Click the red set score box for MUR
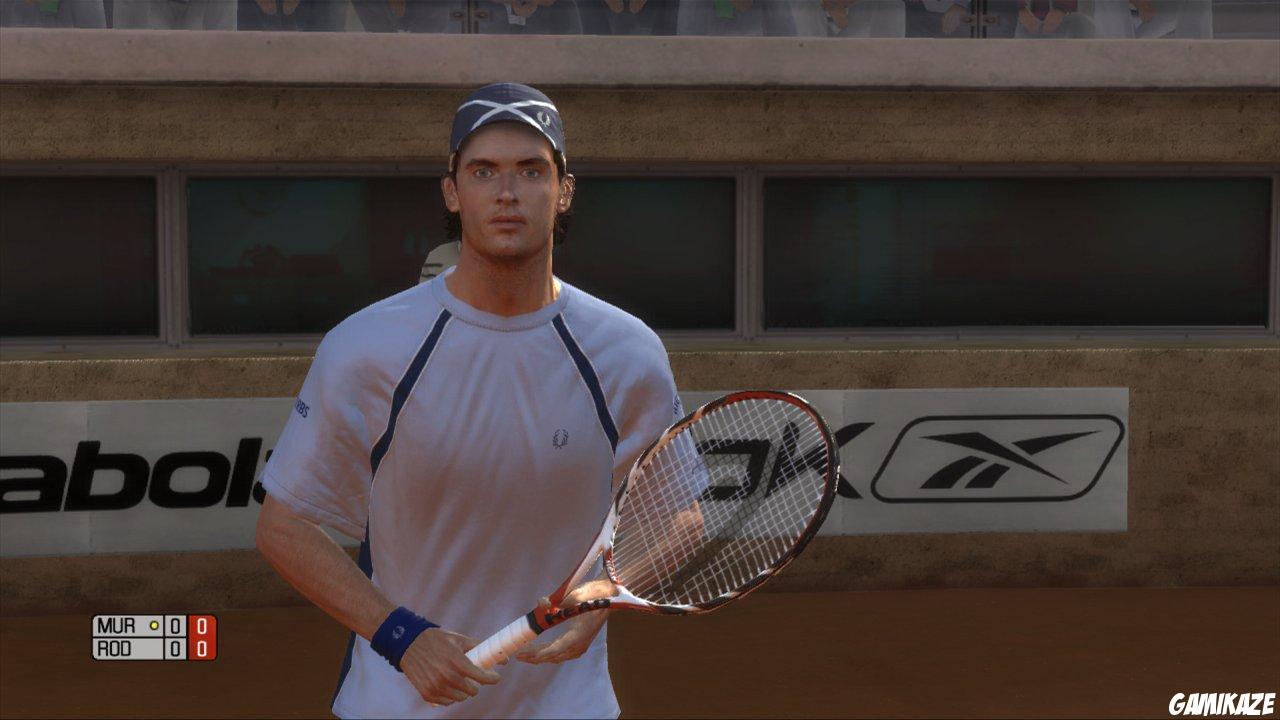 click(202, 626)
